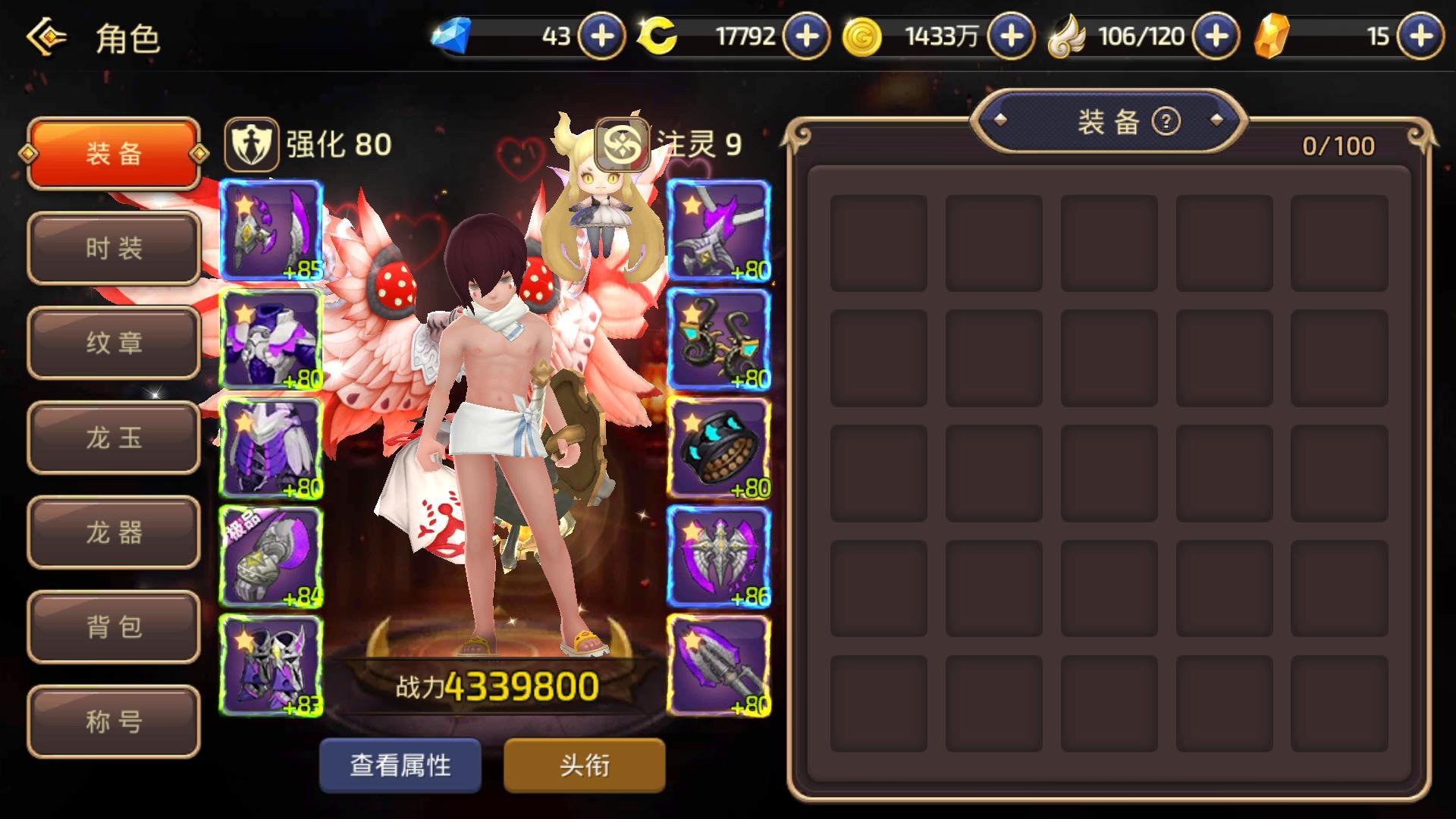Screen dimensions: 1456x819
Task: Select the winged weapon slot with +86
Action: coord(718,557)
